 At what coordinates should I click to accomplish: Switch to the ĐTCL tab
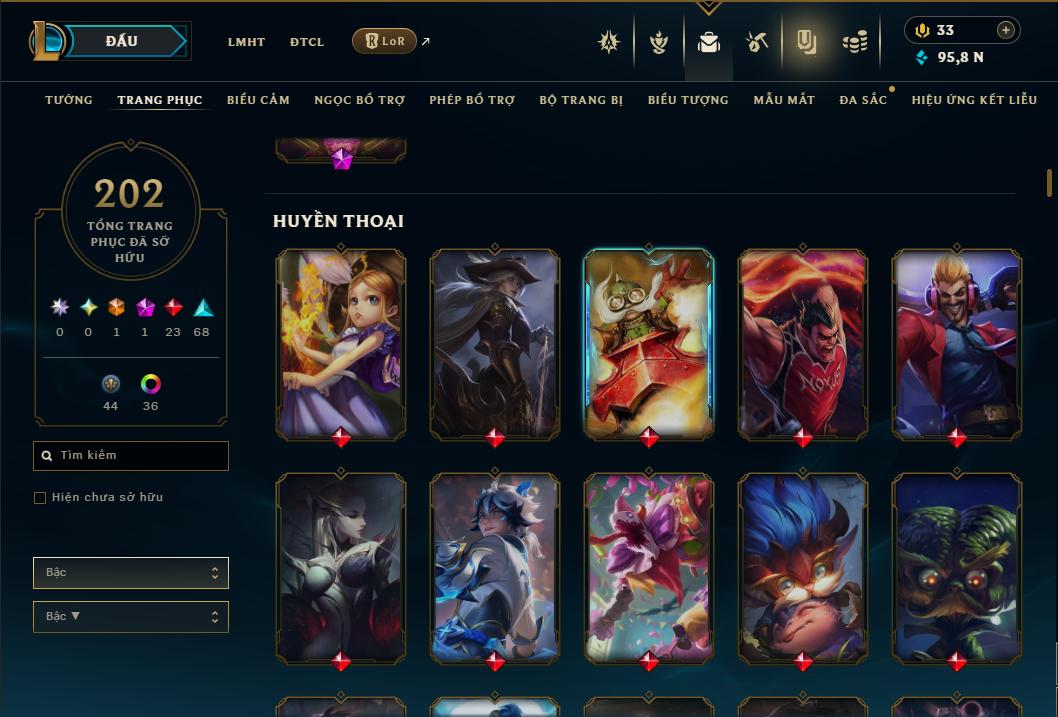pyautogui.click(x=307, y=42)
